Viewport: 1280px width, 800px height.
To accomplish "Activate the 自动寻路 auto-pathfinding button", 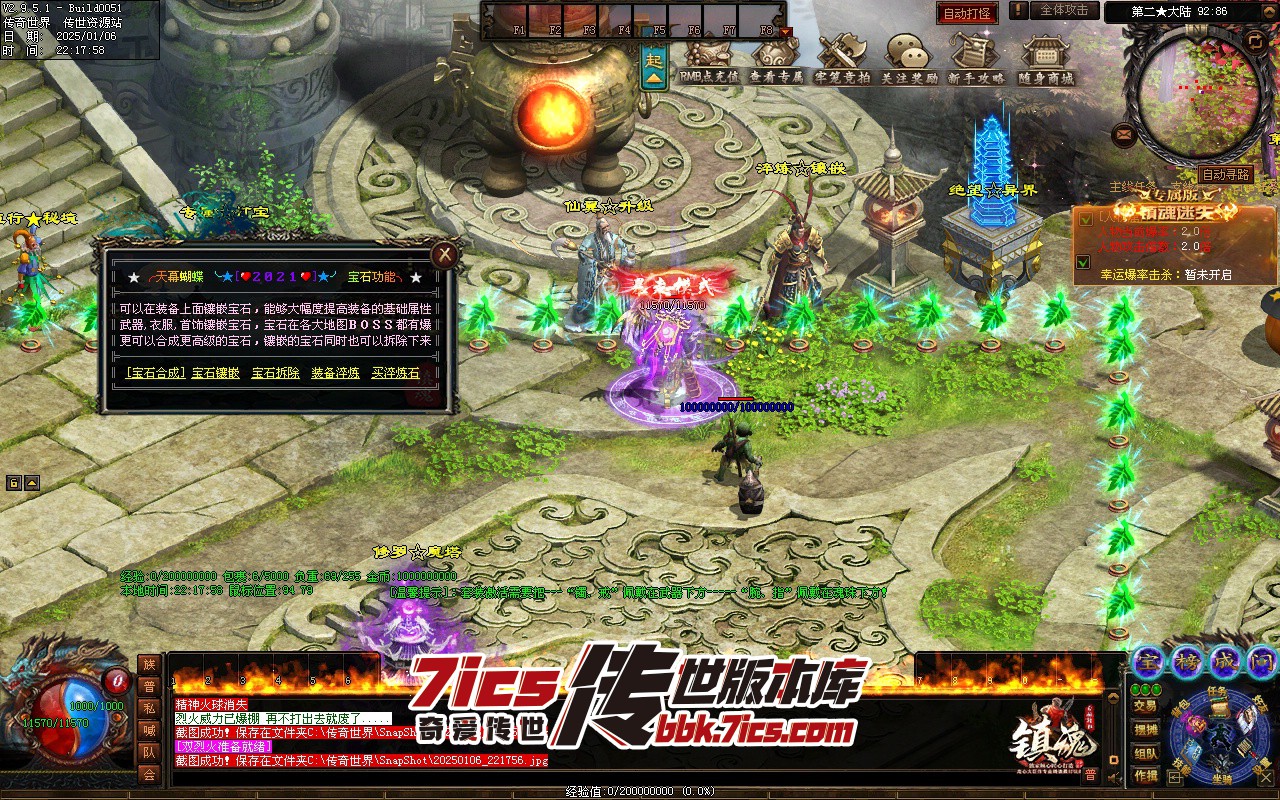I will tap(1226, 174).
